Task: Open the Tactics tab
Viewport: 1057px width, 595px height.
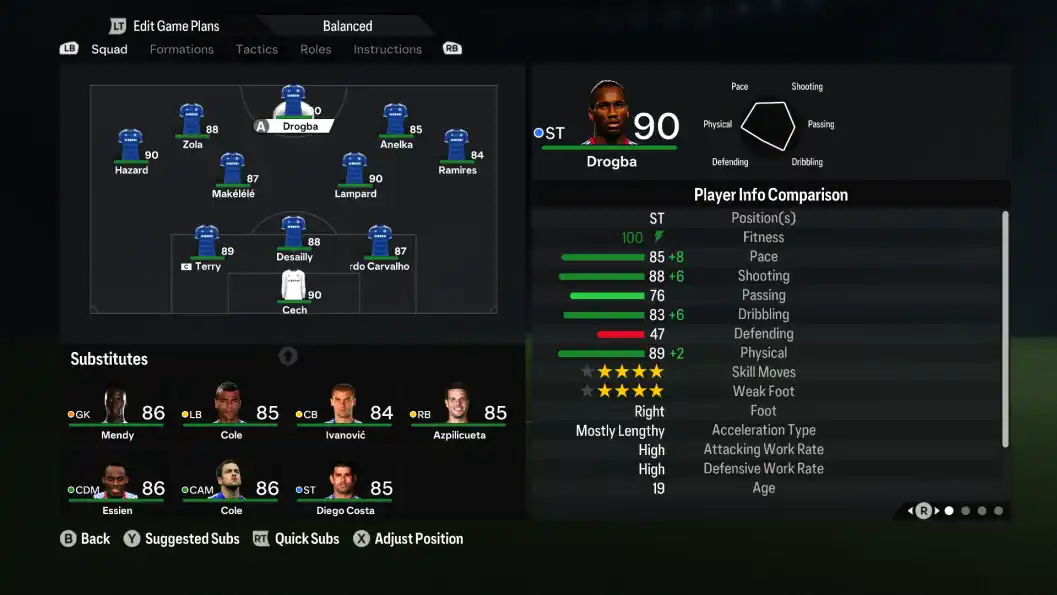Action: [257, 49]
